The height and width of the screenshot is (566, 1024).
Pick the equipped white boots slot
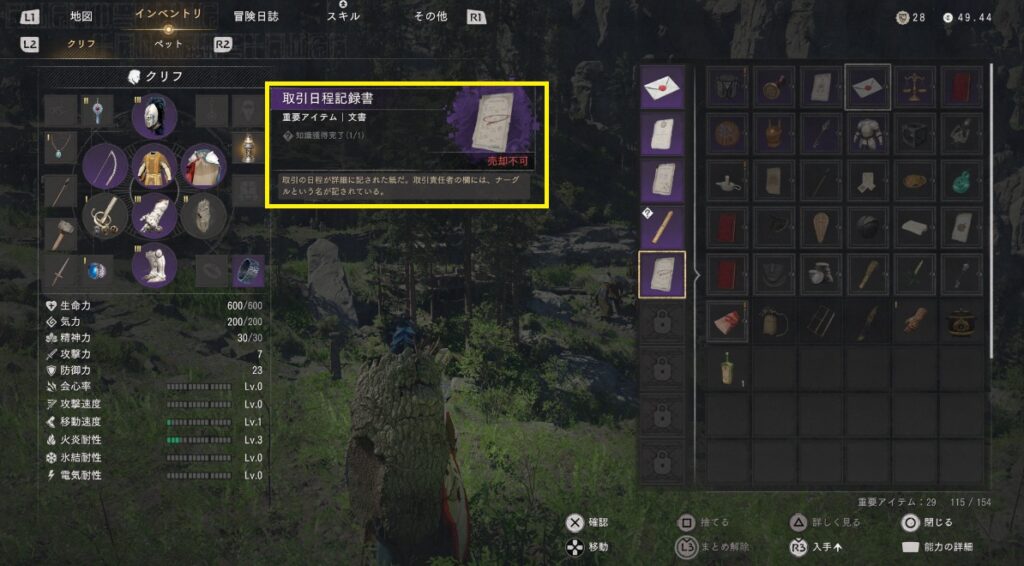click(155, 265)
